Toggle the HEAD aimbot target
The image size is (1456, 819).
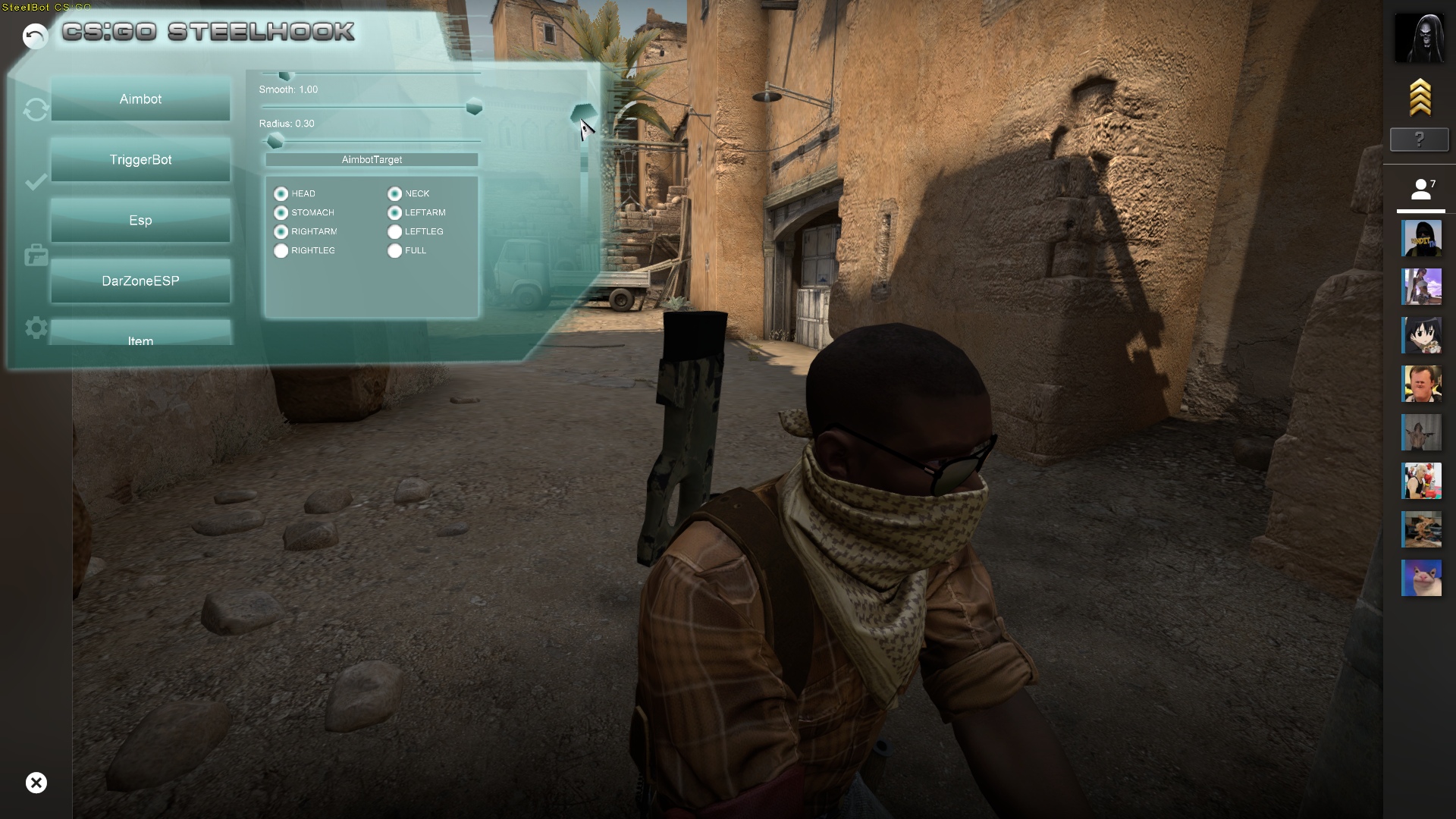(281, 194)
